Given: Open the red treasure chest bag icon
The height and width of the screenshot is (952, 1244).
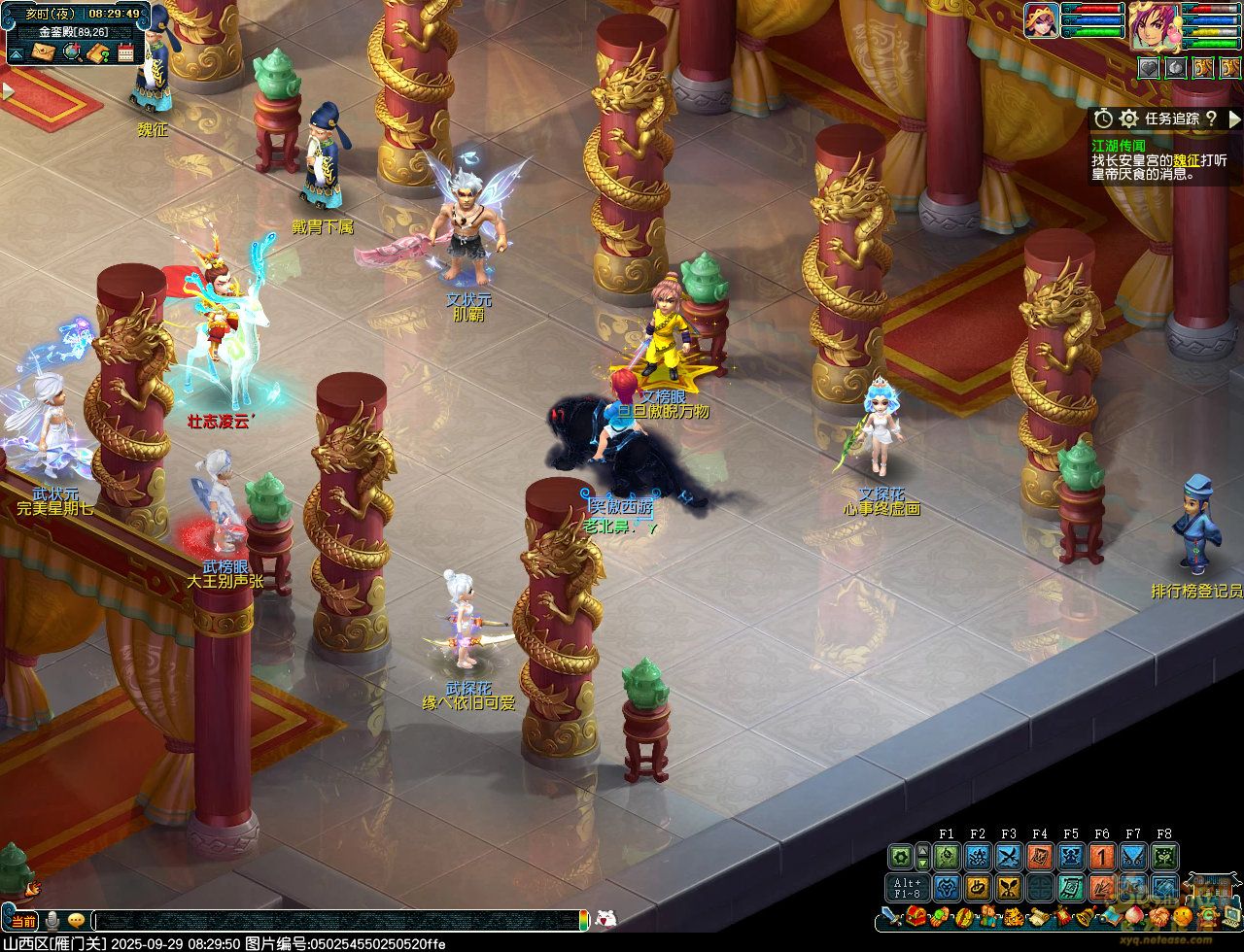Looking at the screenshot, I should point(916,916).
